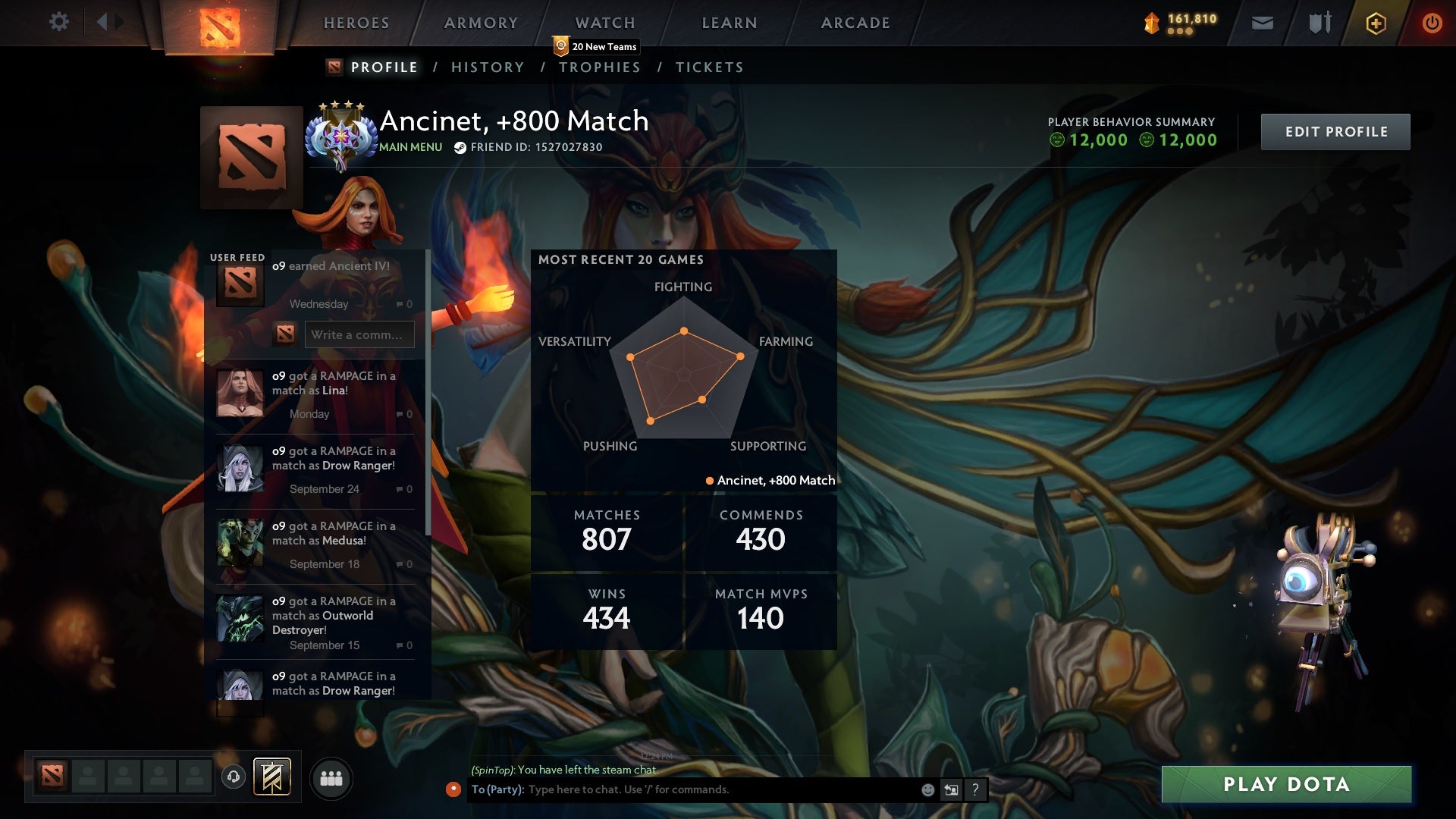Click the EDIT PROFILE button
This screenshot has width=1456, height=819.
coord(1335,131)
